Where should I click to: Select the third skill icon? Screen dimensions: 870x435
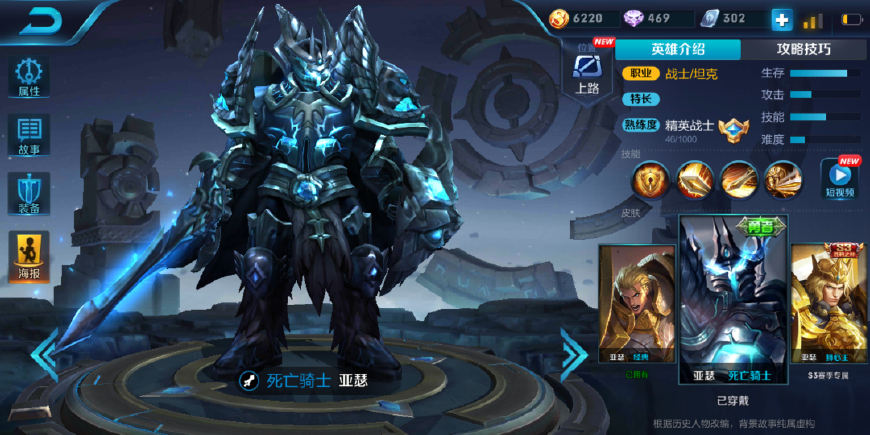pos(739,180)
